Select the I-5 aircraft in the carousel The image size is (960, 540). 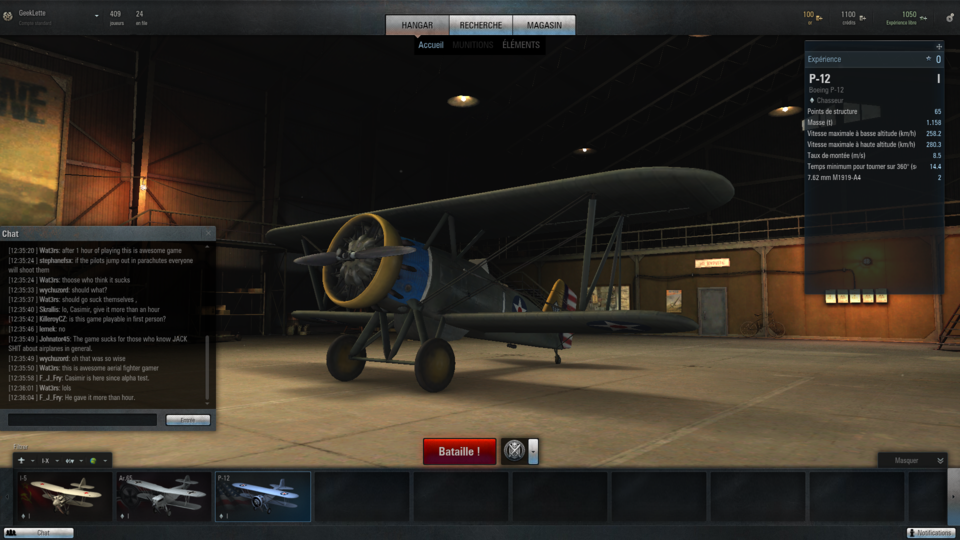pyautogui.click(x=63, y=497)
